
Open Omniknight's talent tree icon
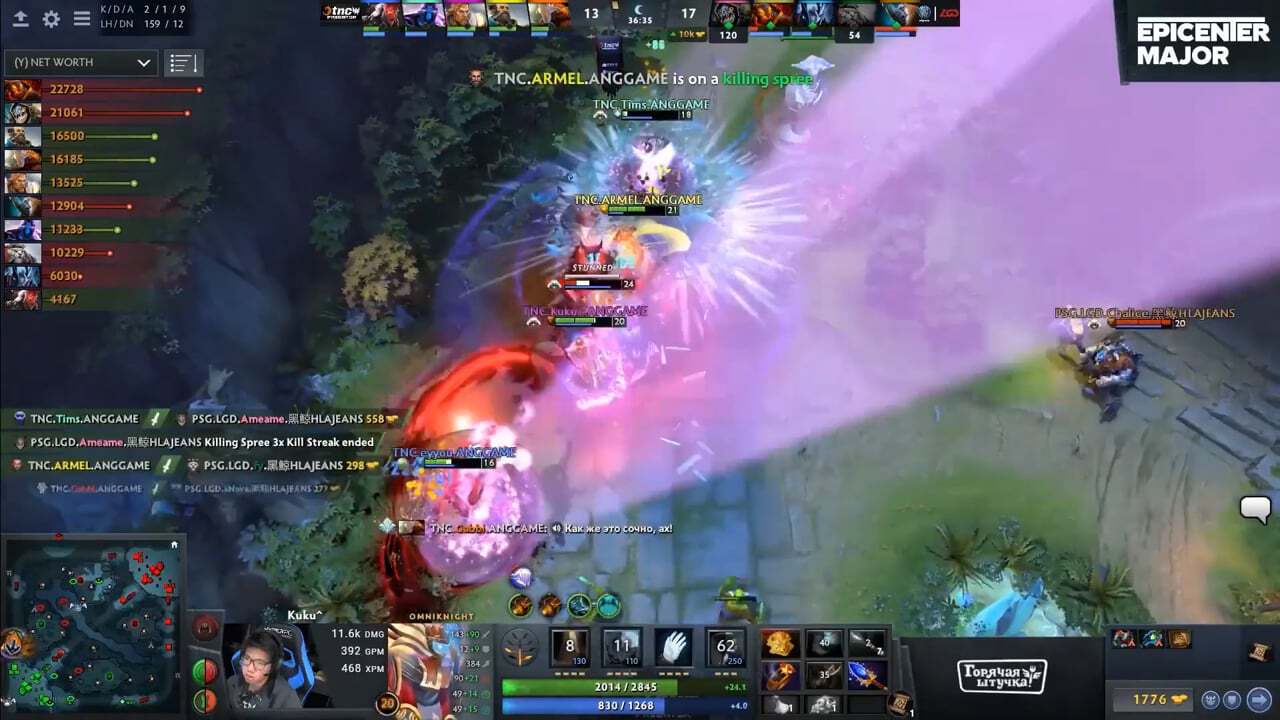pyautogui.click(x=521, y=647)
